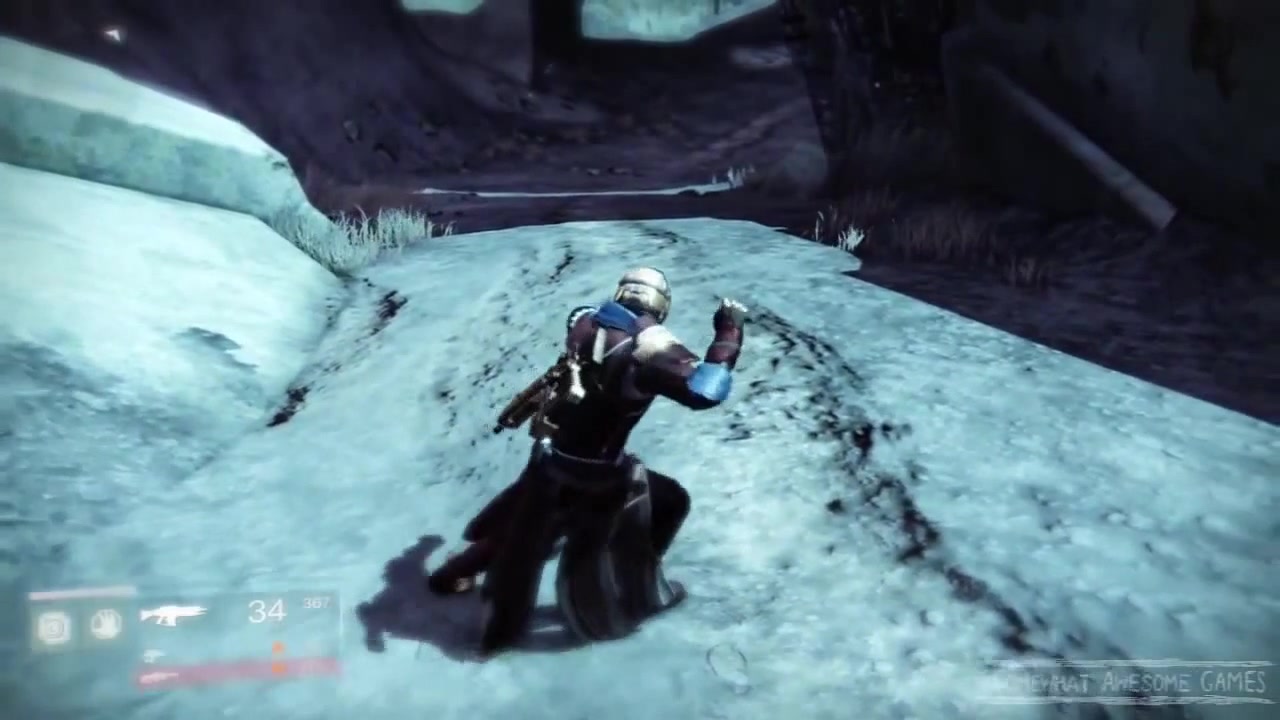This screenshot has height=720, width=1280.
Task: Select the grenade ability icon
Action: [x=54, y=627]
